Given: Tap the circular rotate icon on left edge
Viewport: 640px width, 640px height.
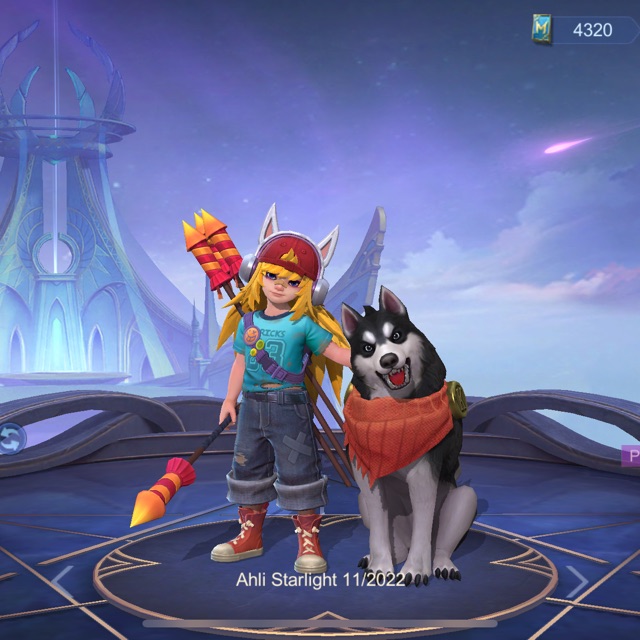Looking at the screenshot, I should pyautogui.click(x=10, y=438).
